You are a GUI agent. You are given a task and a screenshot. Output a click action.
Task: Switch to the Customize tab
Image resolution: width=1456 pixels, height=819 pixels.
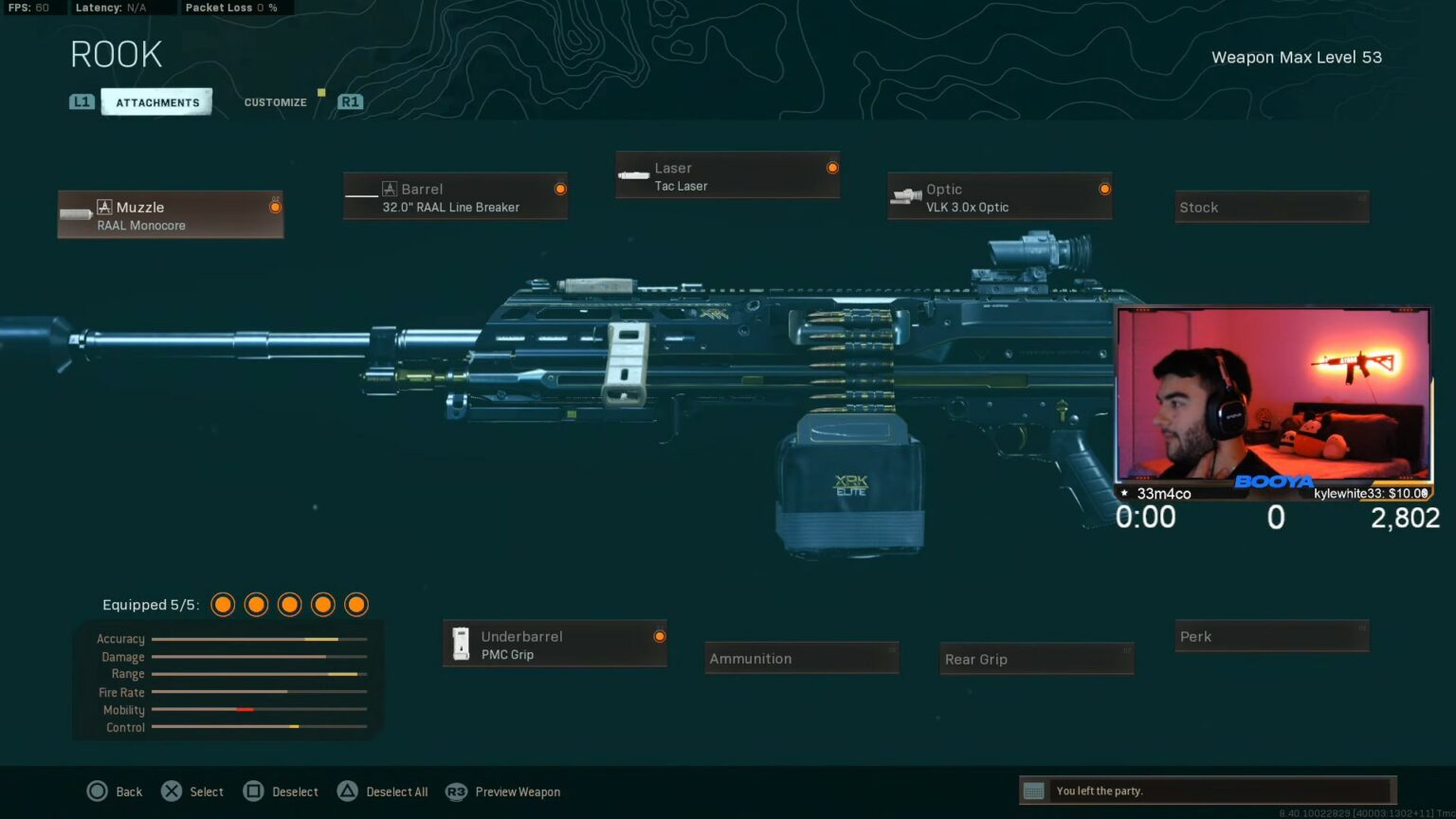click(275, 101)
